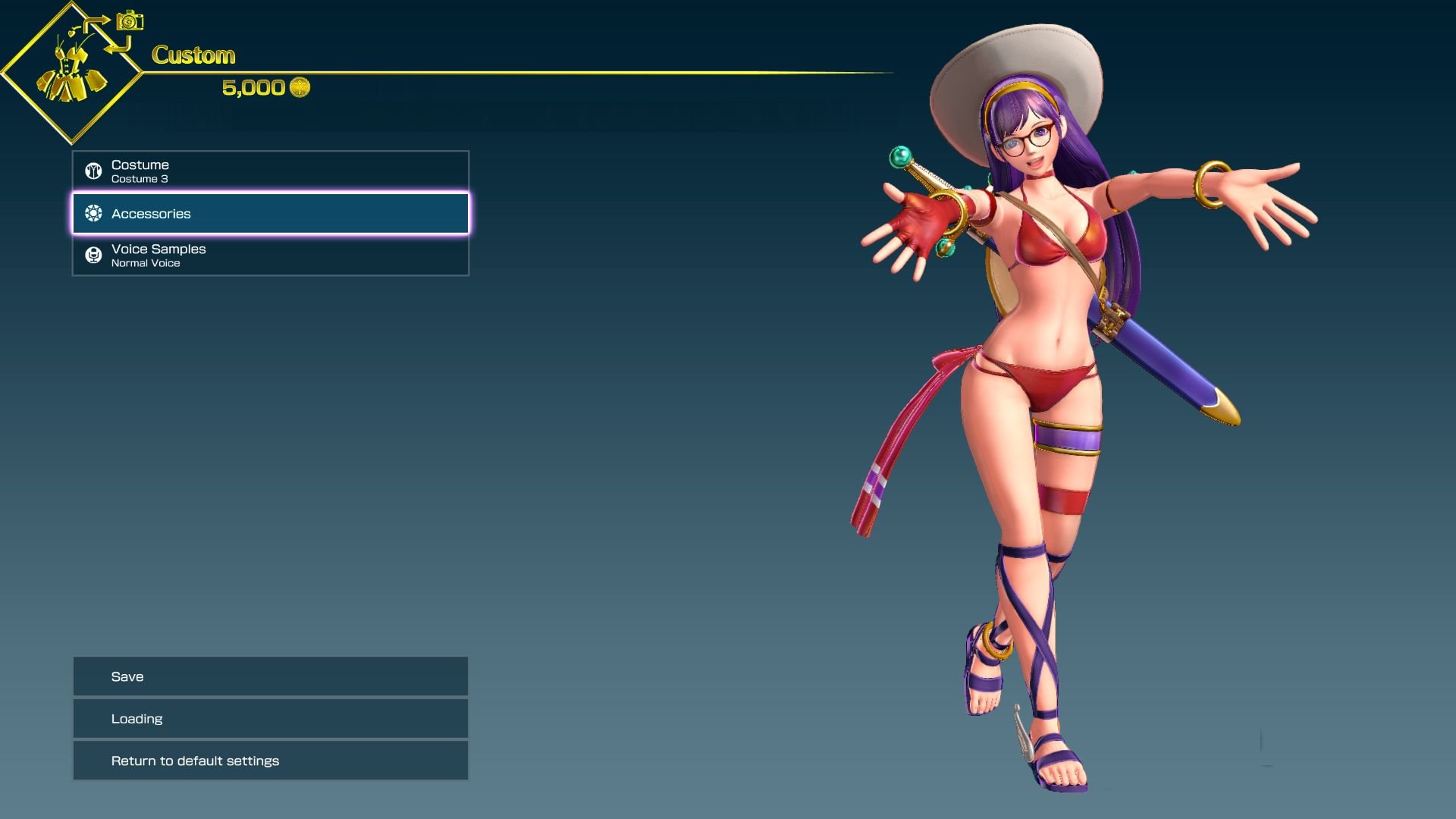This screenshot has width=1456, height=819.
Task: Click the 5,000 currency counter
Action: click(254, 87)
